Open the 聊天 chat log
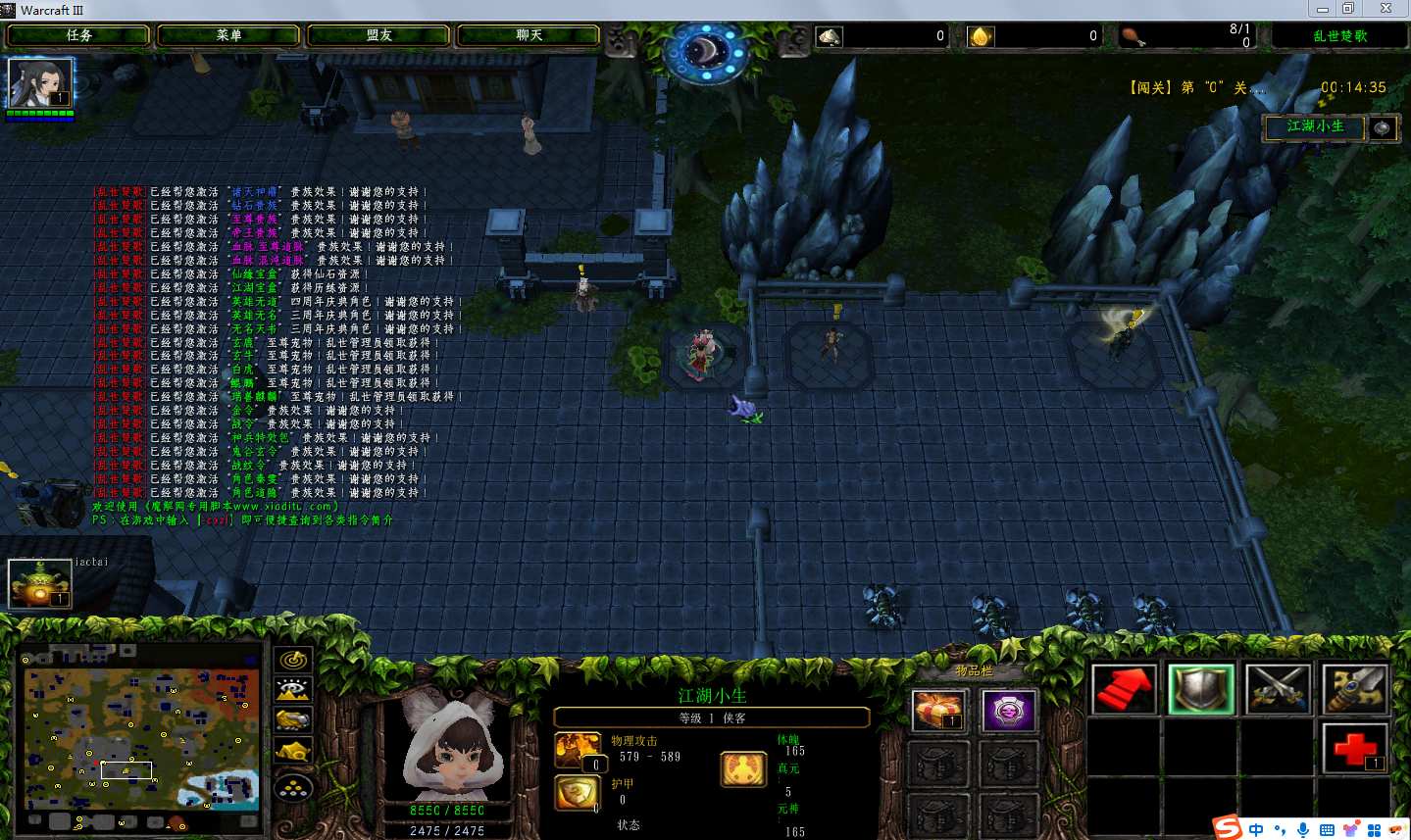1411x840 pixels. click(x=529, y=35)
